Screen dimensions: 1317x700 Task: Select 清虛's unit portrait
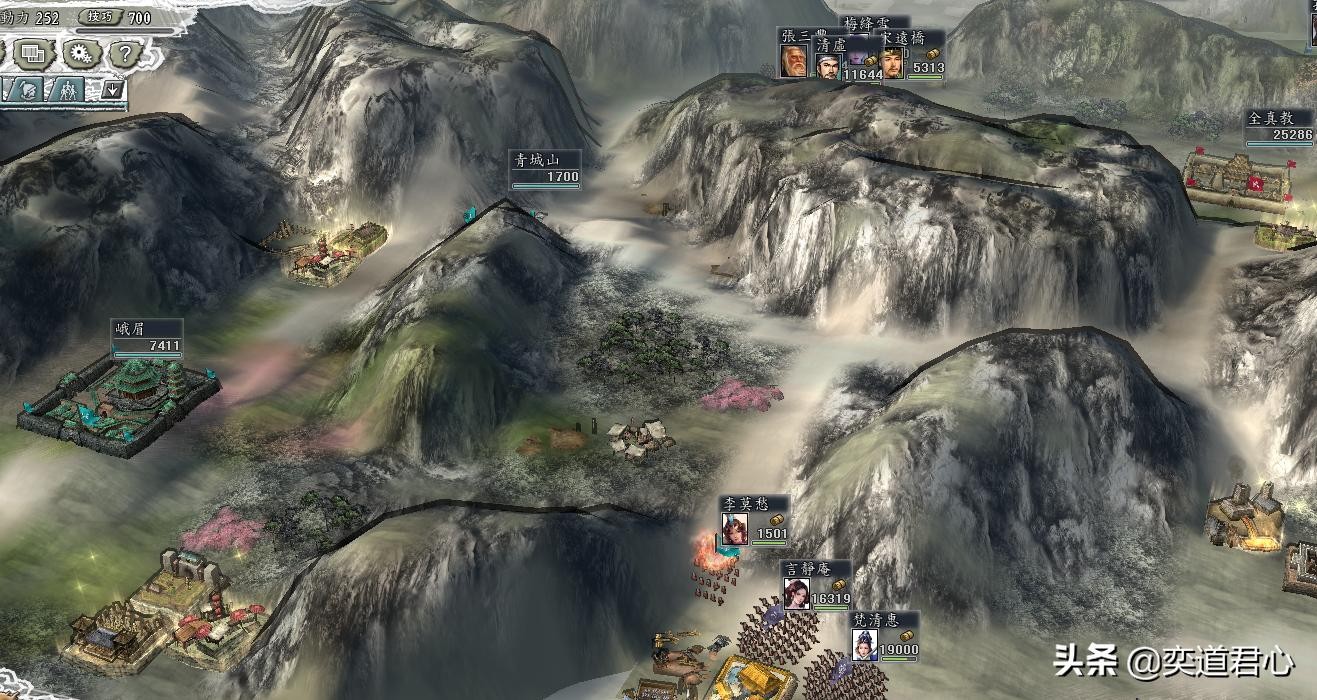(827, 64)
